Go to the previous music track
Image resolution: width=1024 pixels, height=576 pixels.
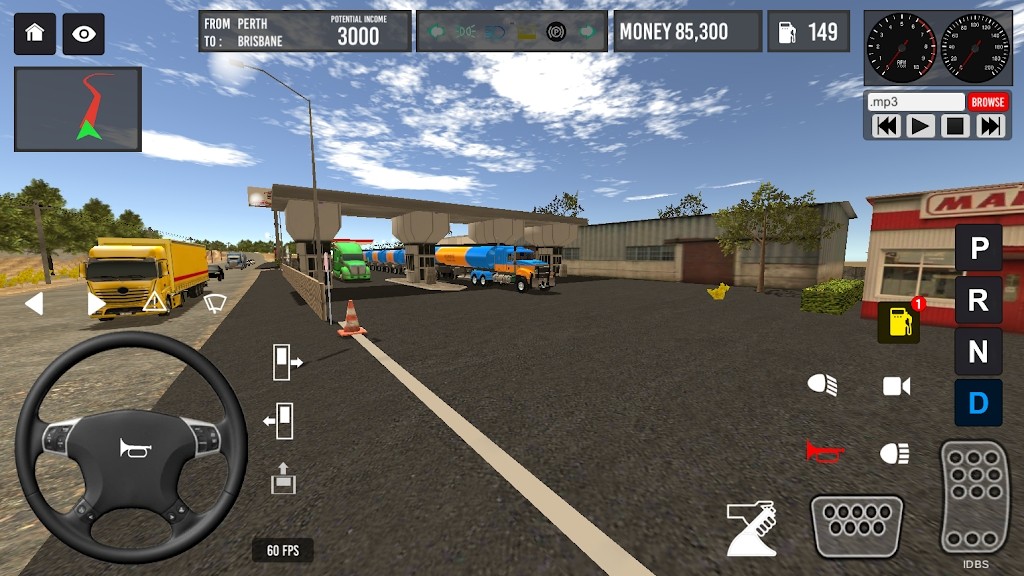point(886,126)
